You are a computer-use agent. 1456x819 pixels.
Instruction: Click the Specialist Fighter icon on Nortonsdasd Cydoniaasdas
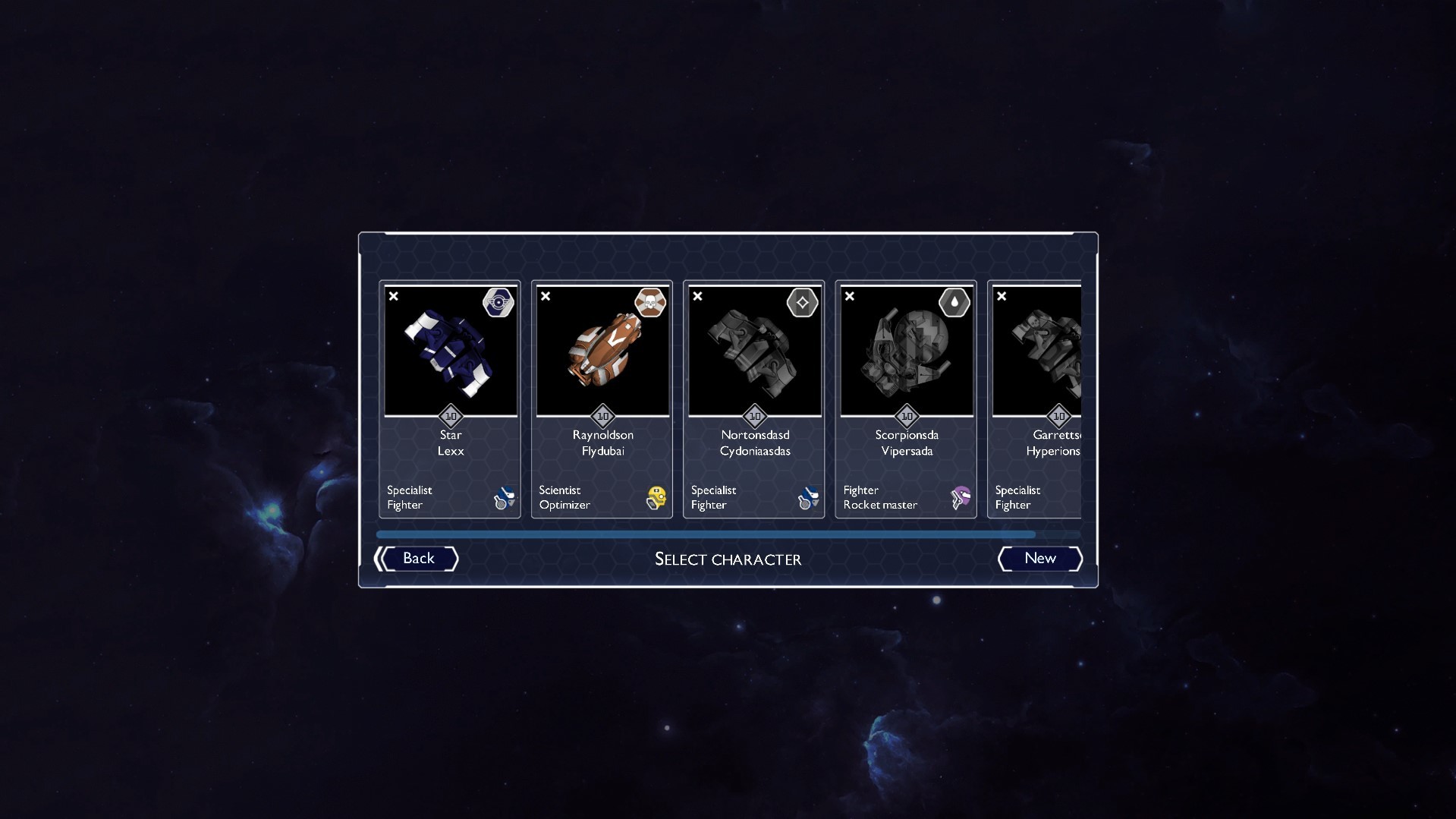pyautogui.click(x=808, y=498)
